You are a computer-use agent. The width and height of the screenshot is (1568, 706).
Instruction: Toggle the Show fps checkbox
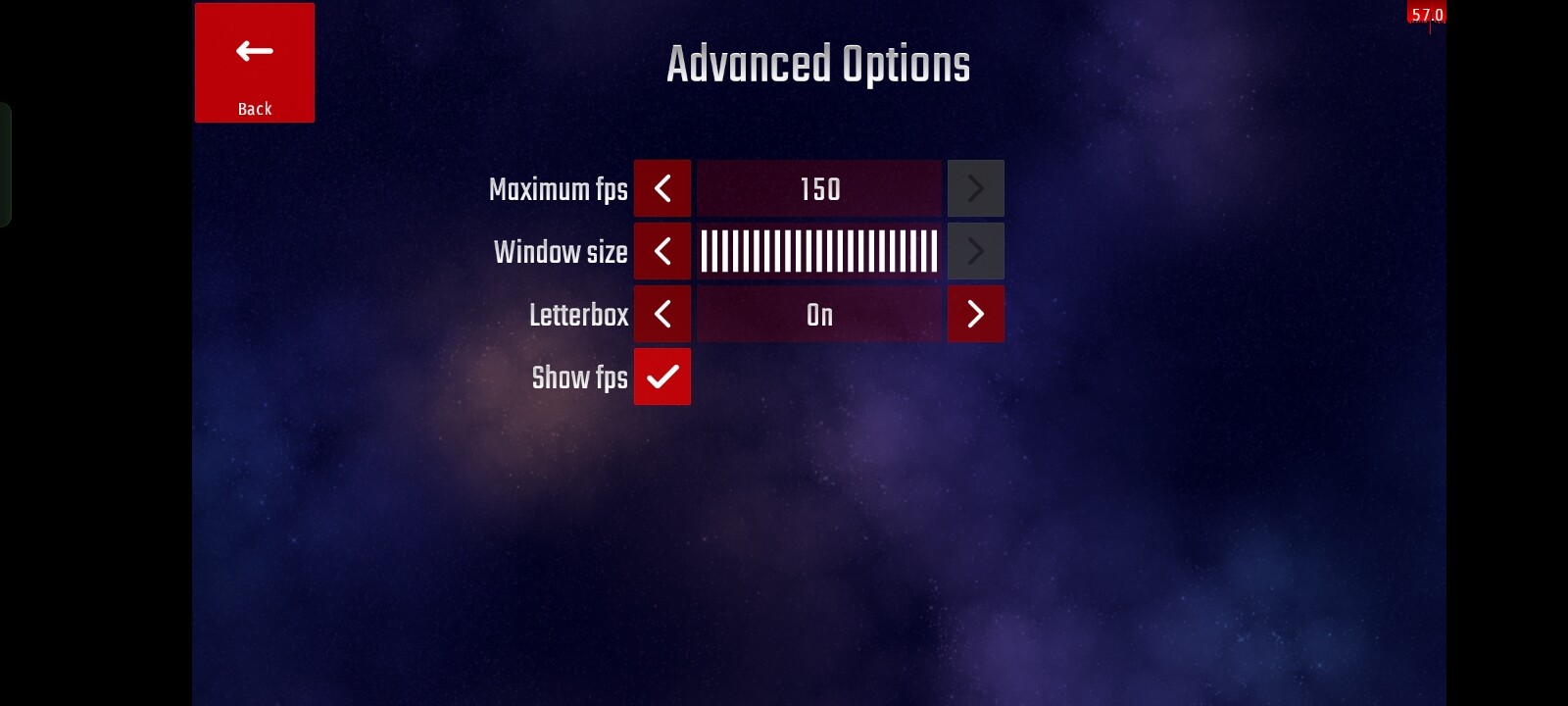coord(662,377)
